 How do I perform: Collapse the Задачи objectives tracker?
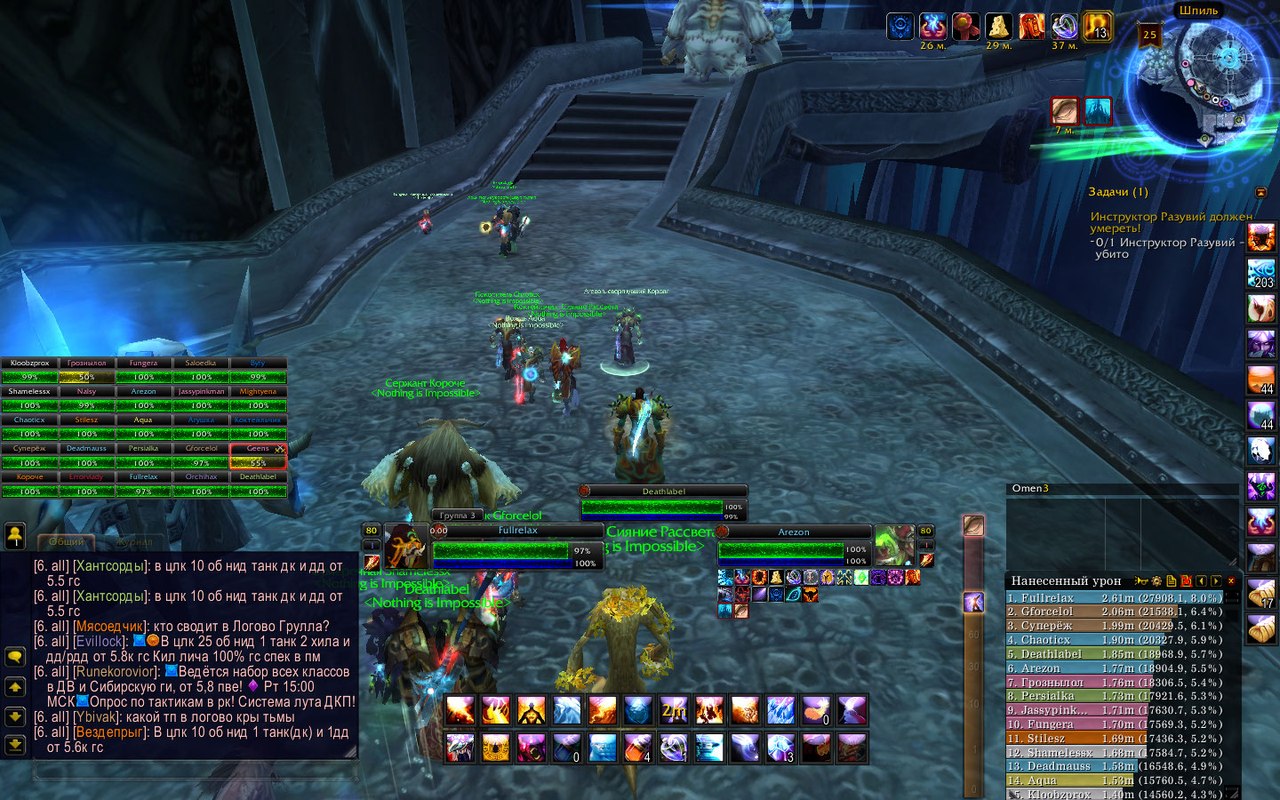pos(1261,191)
